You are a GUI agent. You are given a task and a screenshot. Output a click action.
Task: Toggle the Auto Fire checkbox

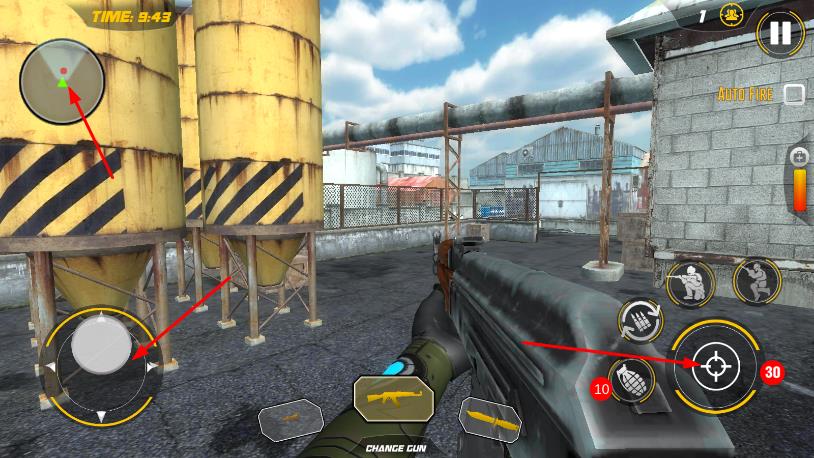coord(793,94)
